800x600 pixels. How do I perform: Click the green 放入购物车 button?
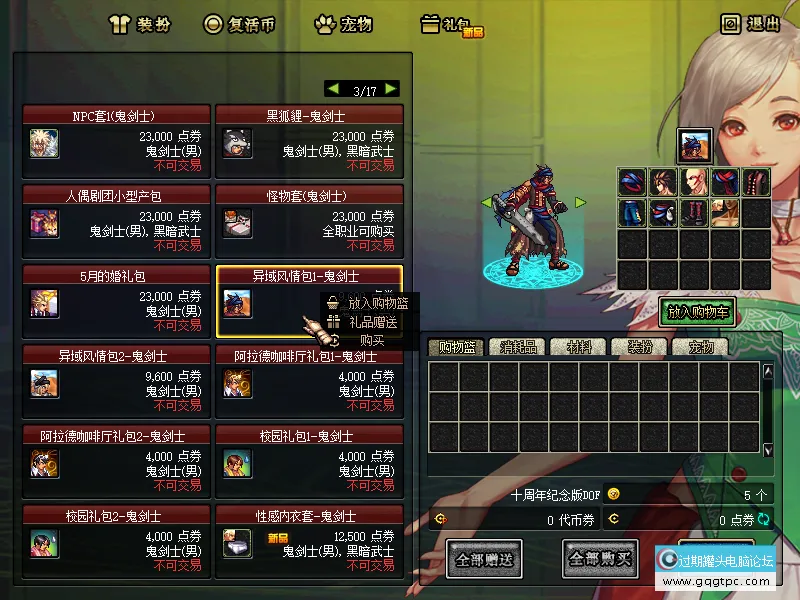tap(699, 312)
